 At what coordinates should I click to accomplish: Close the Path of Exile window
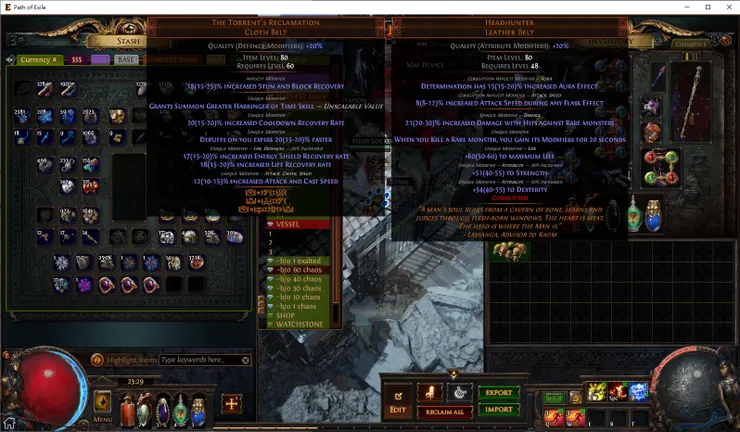729,7
